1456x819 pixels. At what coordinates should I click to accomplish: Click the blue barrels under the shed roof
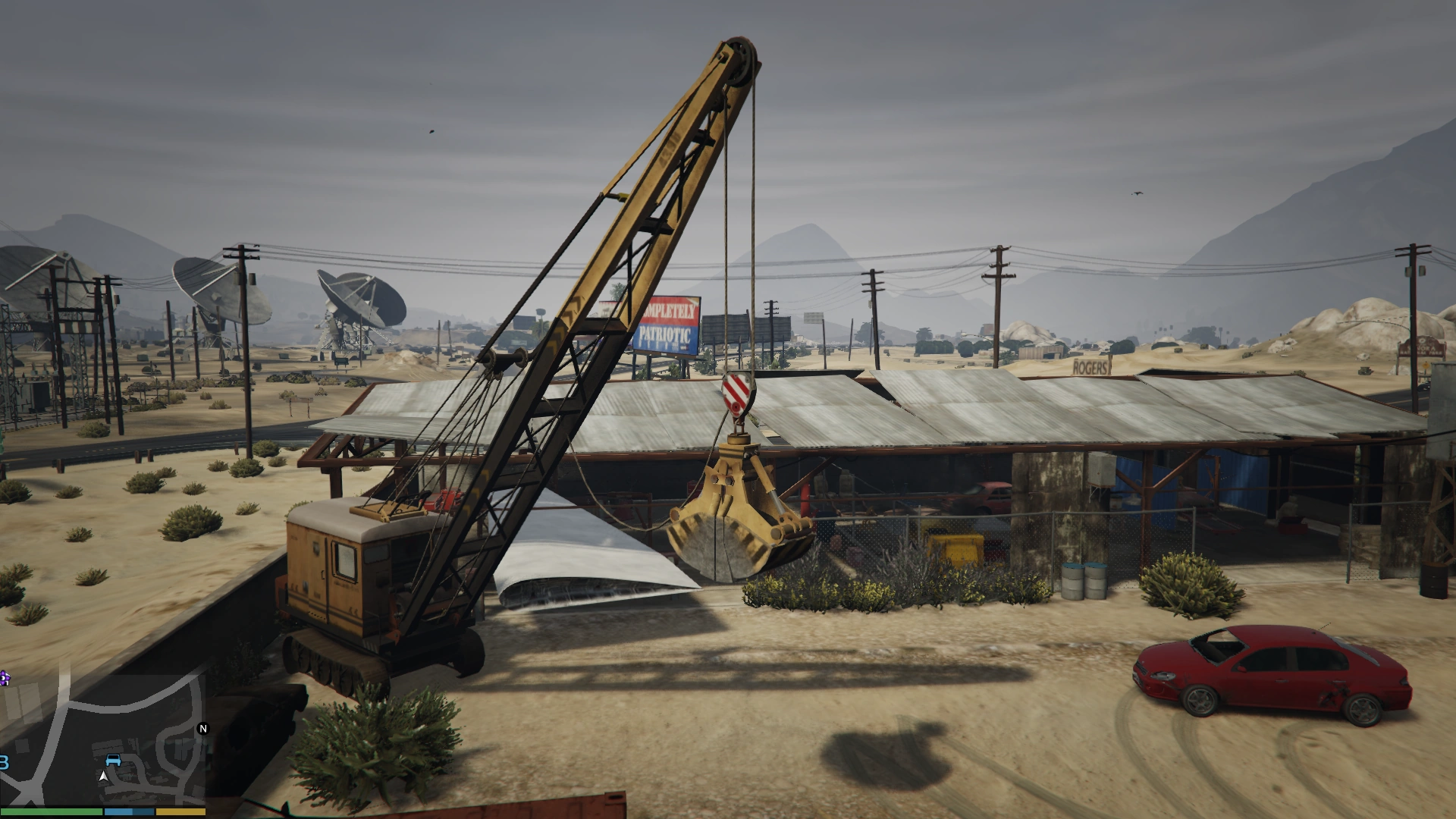coord(1083,580)
